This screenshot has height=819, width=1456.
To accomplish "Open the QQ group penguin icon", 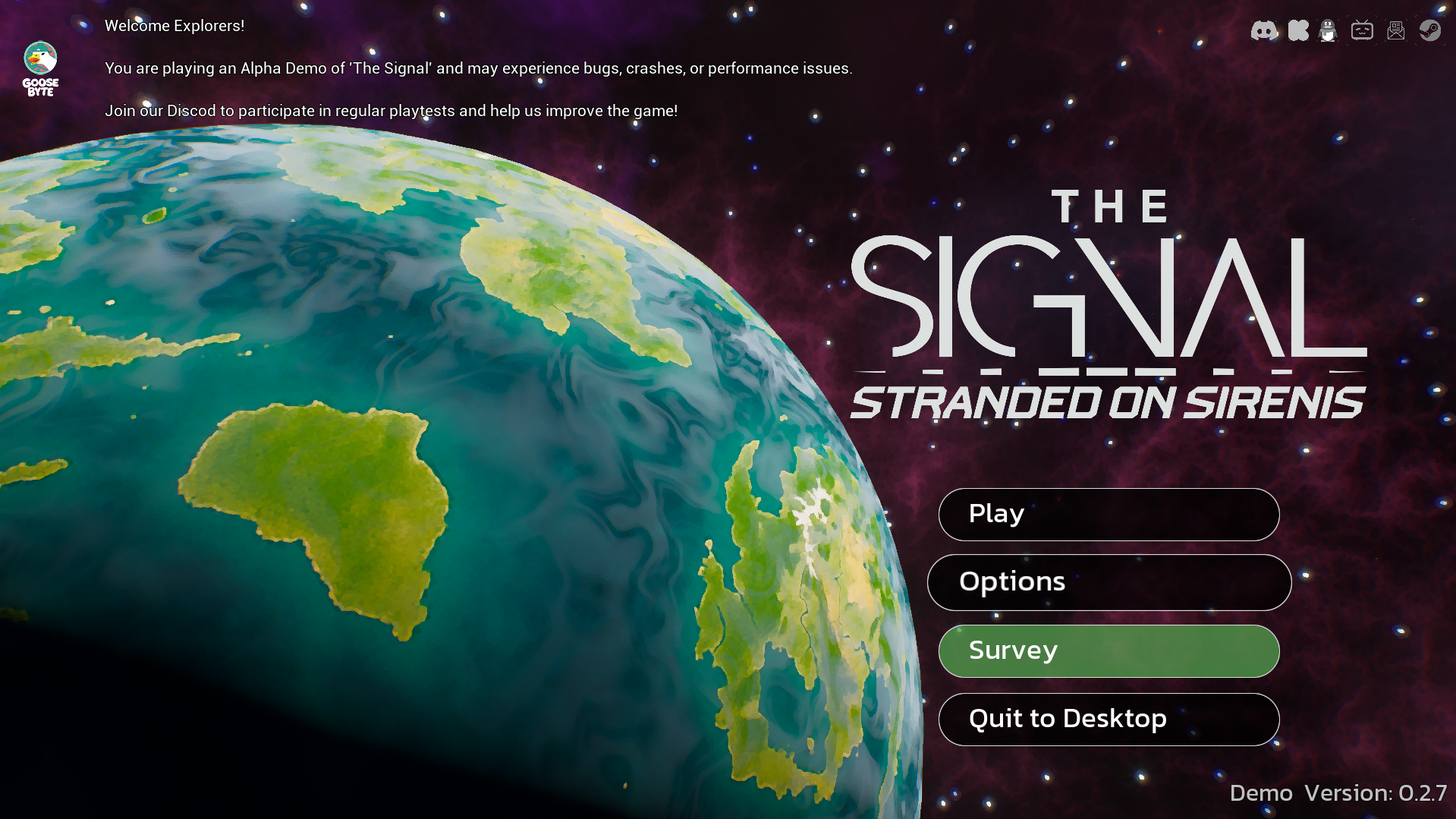I will [x=1328, y=30].
